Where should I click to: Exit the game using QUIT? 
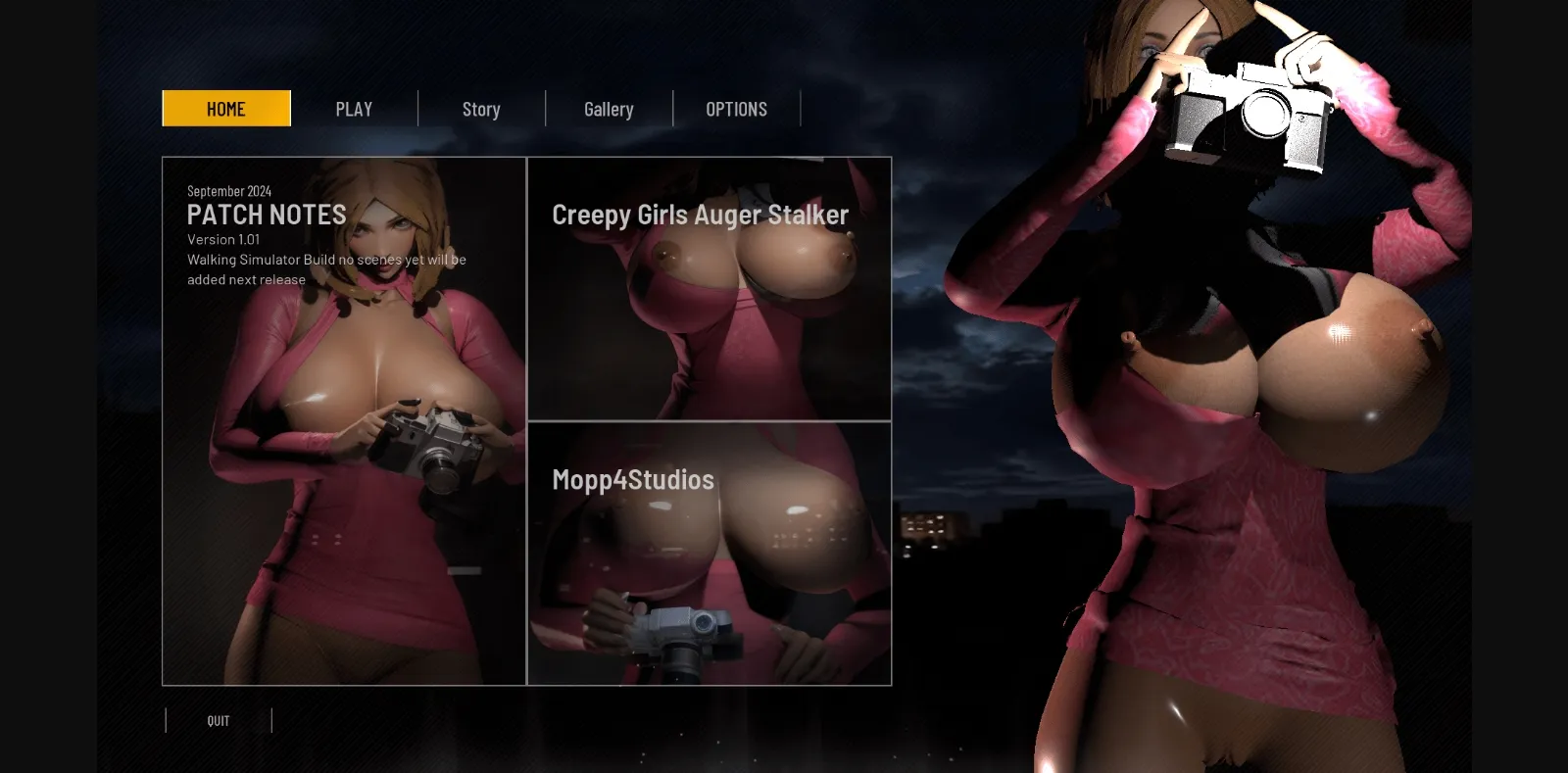point(218,720)
